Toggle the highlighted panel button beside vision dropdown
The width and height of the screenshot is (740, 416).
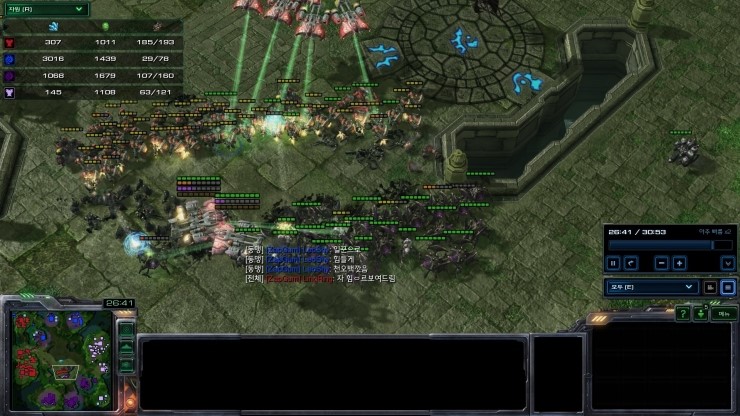tap(729, 286)
